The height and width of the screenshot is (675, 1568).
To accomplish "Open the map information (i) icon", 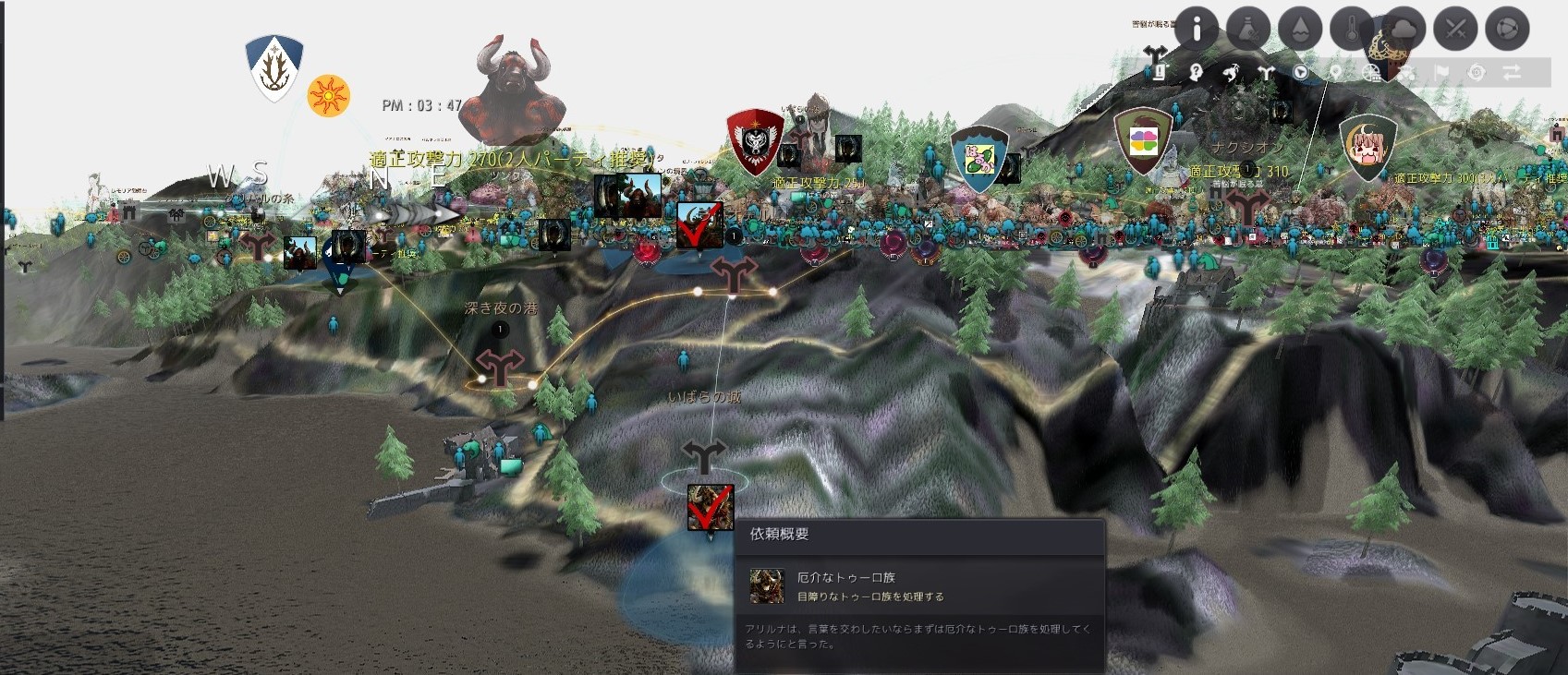I will [1196, 28].
